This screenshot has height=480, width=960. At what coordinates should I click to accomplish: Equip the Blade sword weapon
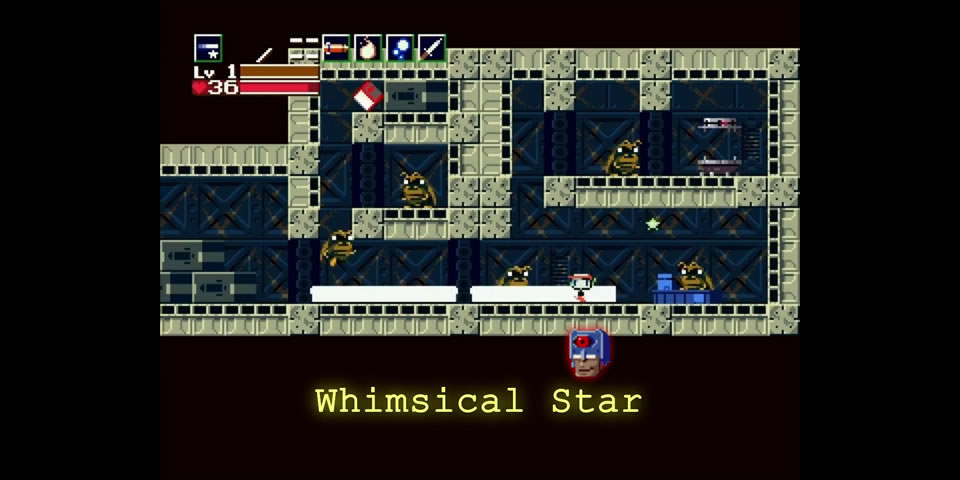[432, 48]
